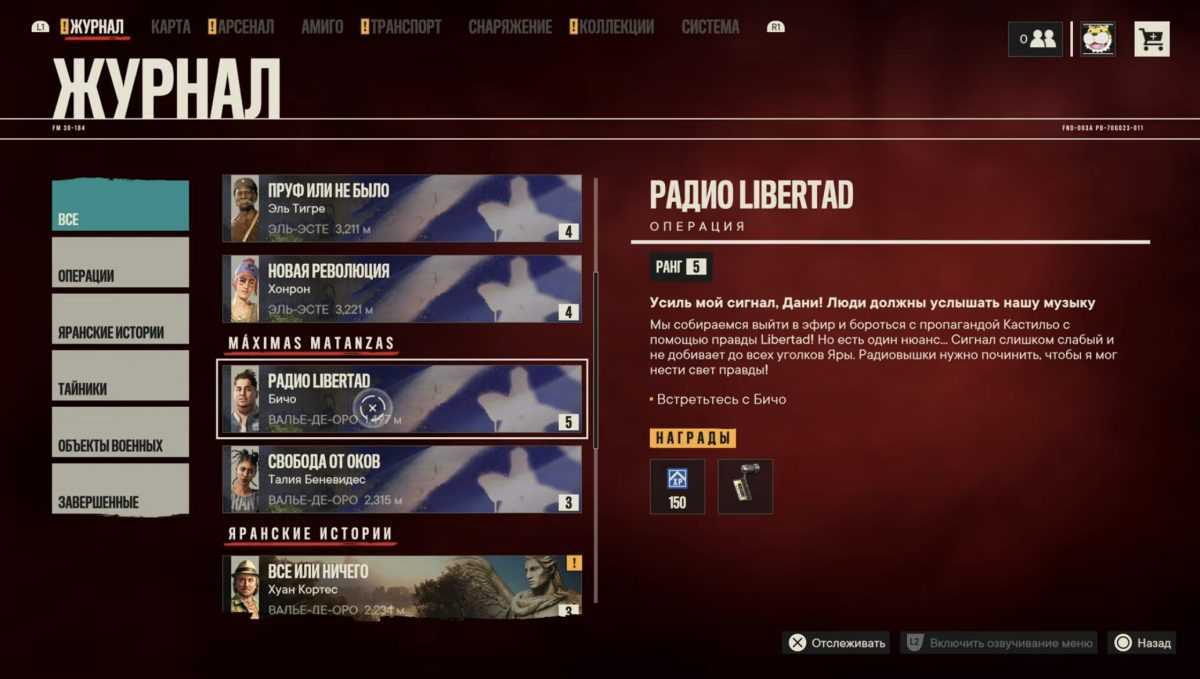The width and height of the screenshot is (1200, 679).
Task: Go to the Транспорт tab
Action: pyautogui.click(x=406, y=27)
